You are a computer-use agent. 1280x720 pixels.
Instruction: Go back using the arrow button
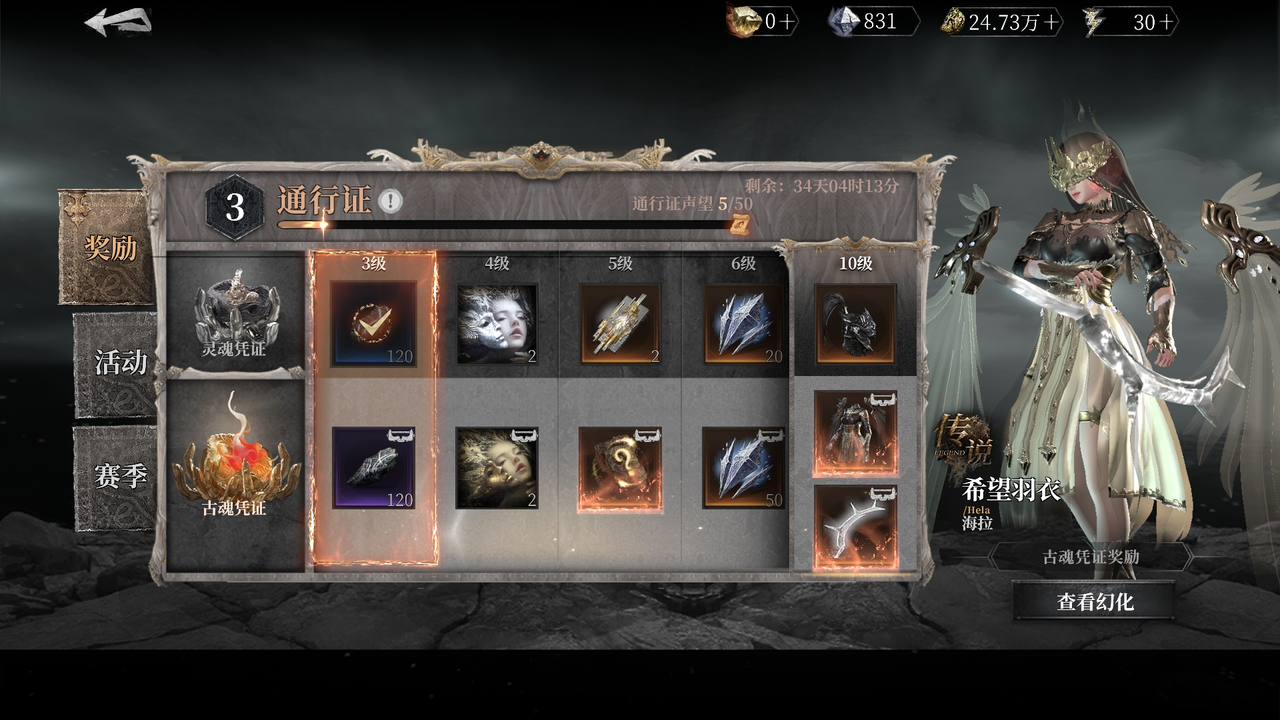coord(118,22)
